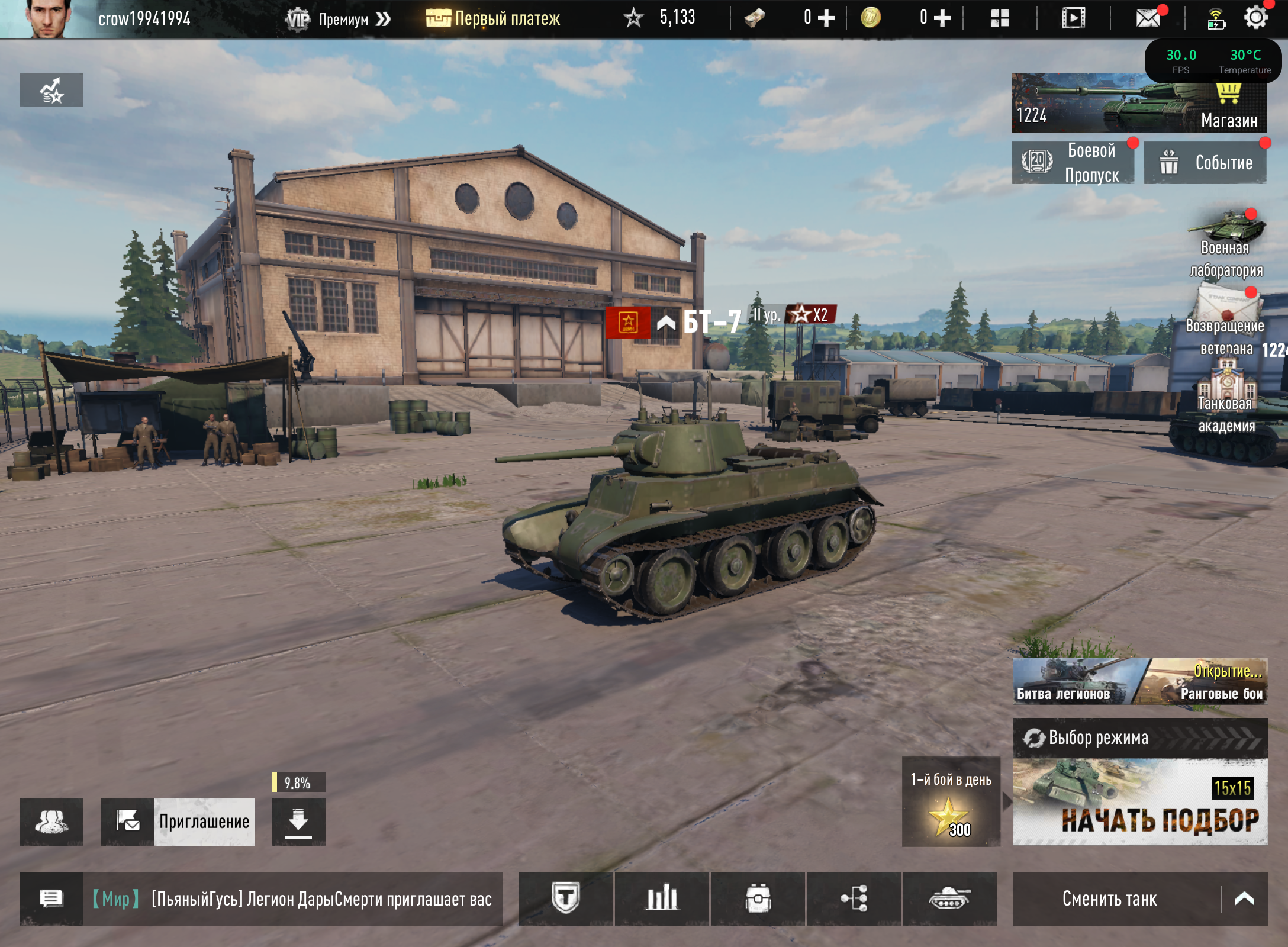Open the Боевой Пропуск battle pass
1288x947 pixels.
[1073, 163]
